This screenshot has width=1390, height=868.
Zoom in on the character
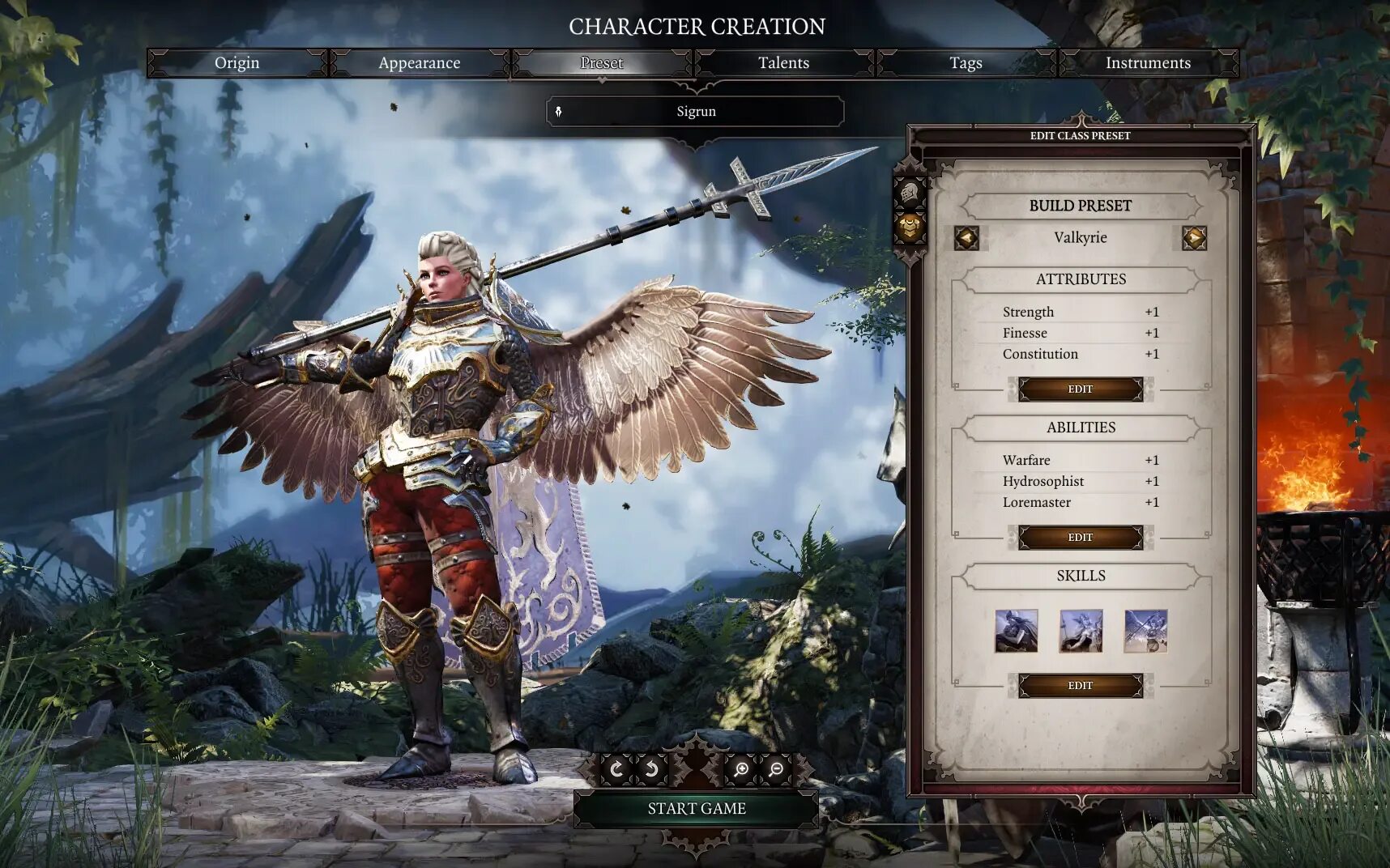(x=740, y=769)
